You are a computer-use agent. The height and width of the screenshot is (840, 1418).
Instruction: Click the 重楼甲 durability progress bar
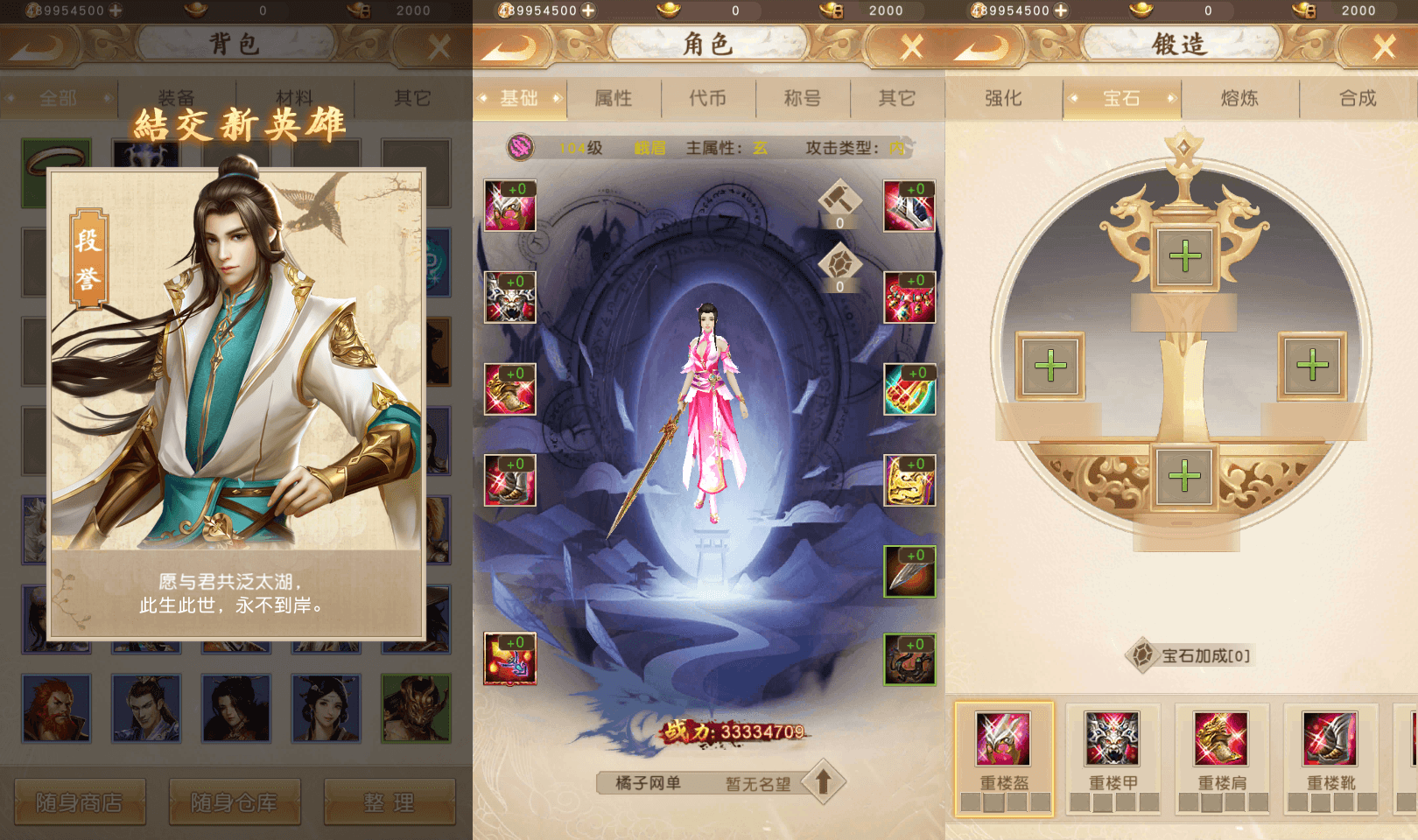tap(1113, 801)
